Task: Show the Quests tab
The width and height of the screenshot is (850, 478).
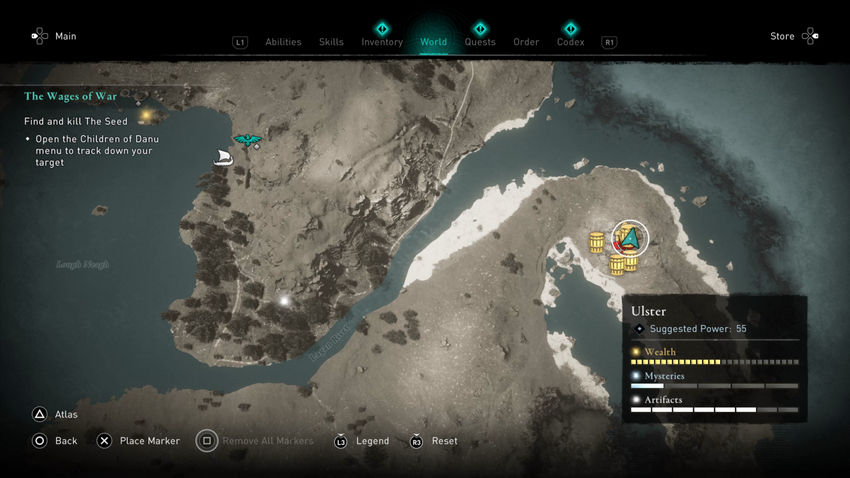Action: point(480,42)
